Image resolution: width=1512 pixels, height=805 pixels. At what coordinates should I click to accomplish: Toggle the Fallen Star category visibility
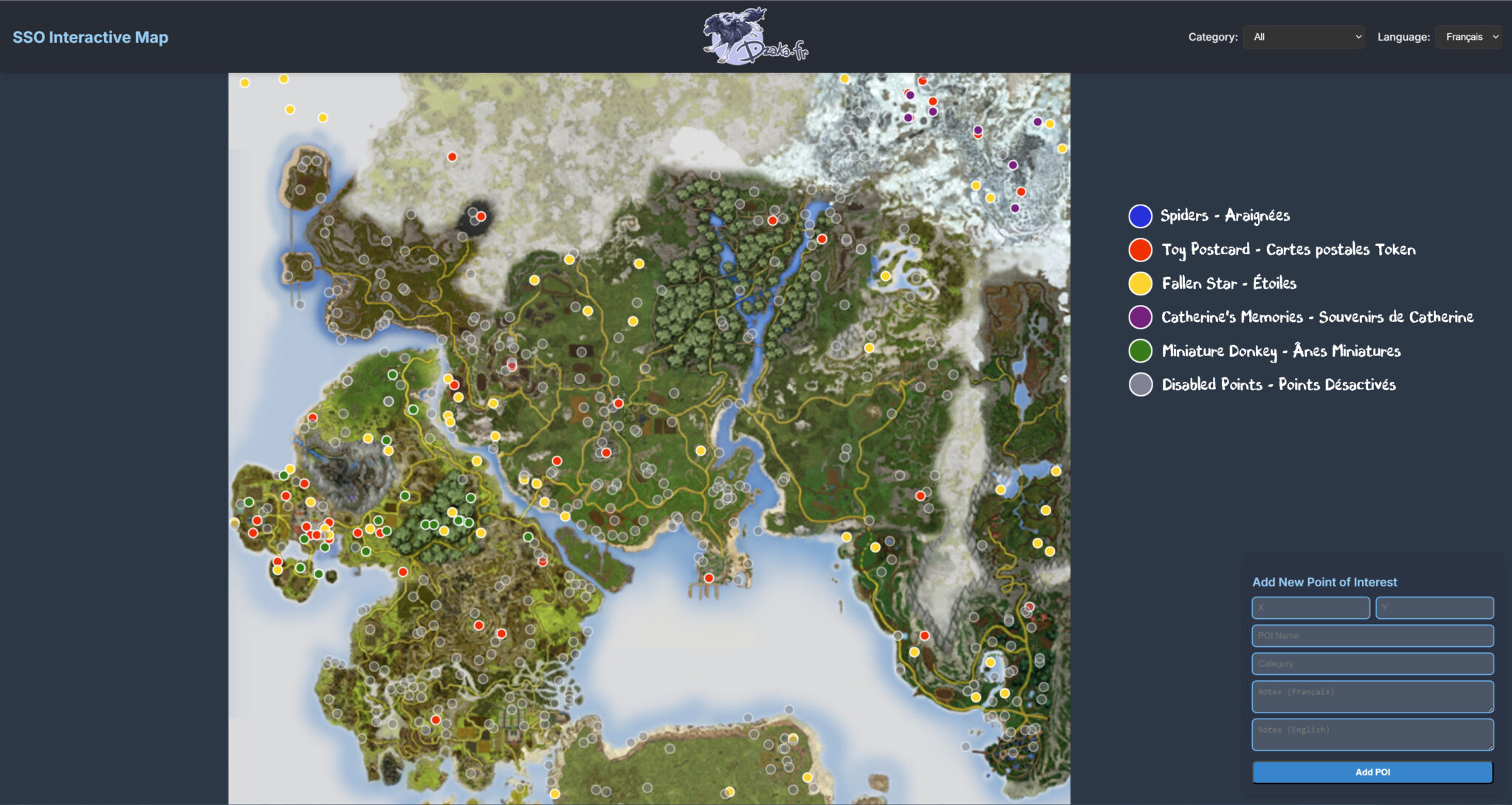1228,283
